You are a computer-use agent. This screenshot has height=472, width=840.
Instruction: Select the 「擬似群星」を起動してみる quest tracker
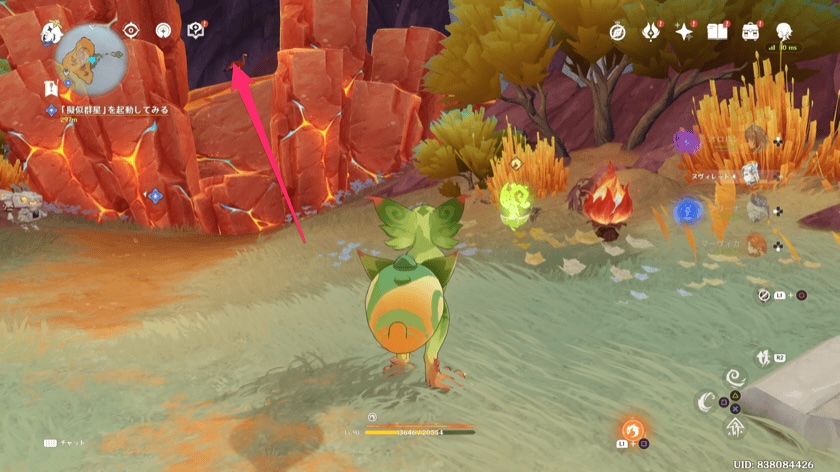point(111,109)
